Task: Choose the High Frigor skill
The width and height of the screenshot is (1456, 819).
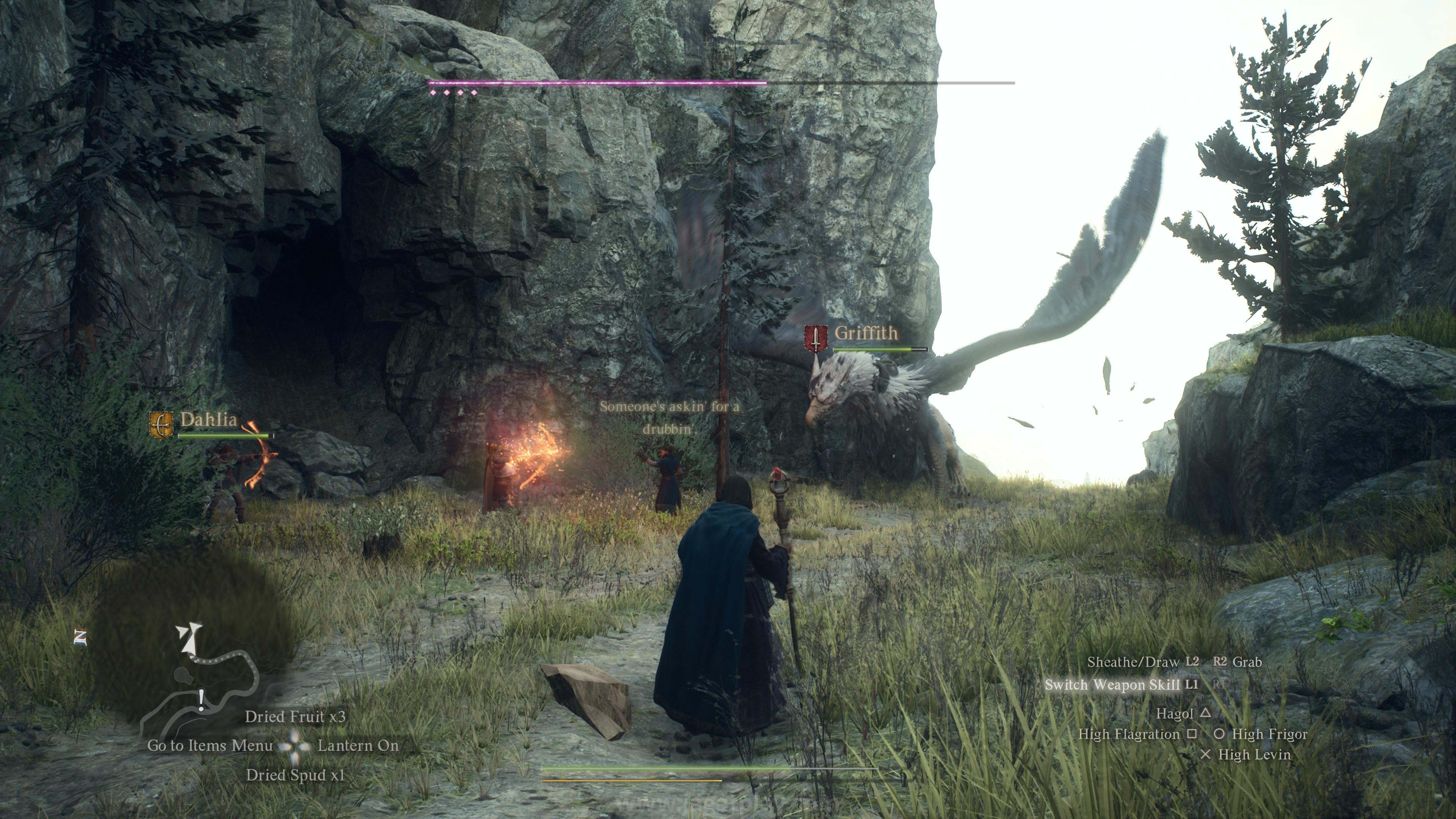Action: [1269, 734]
